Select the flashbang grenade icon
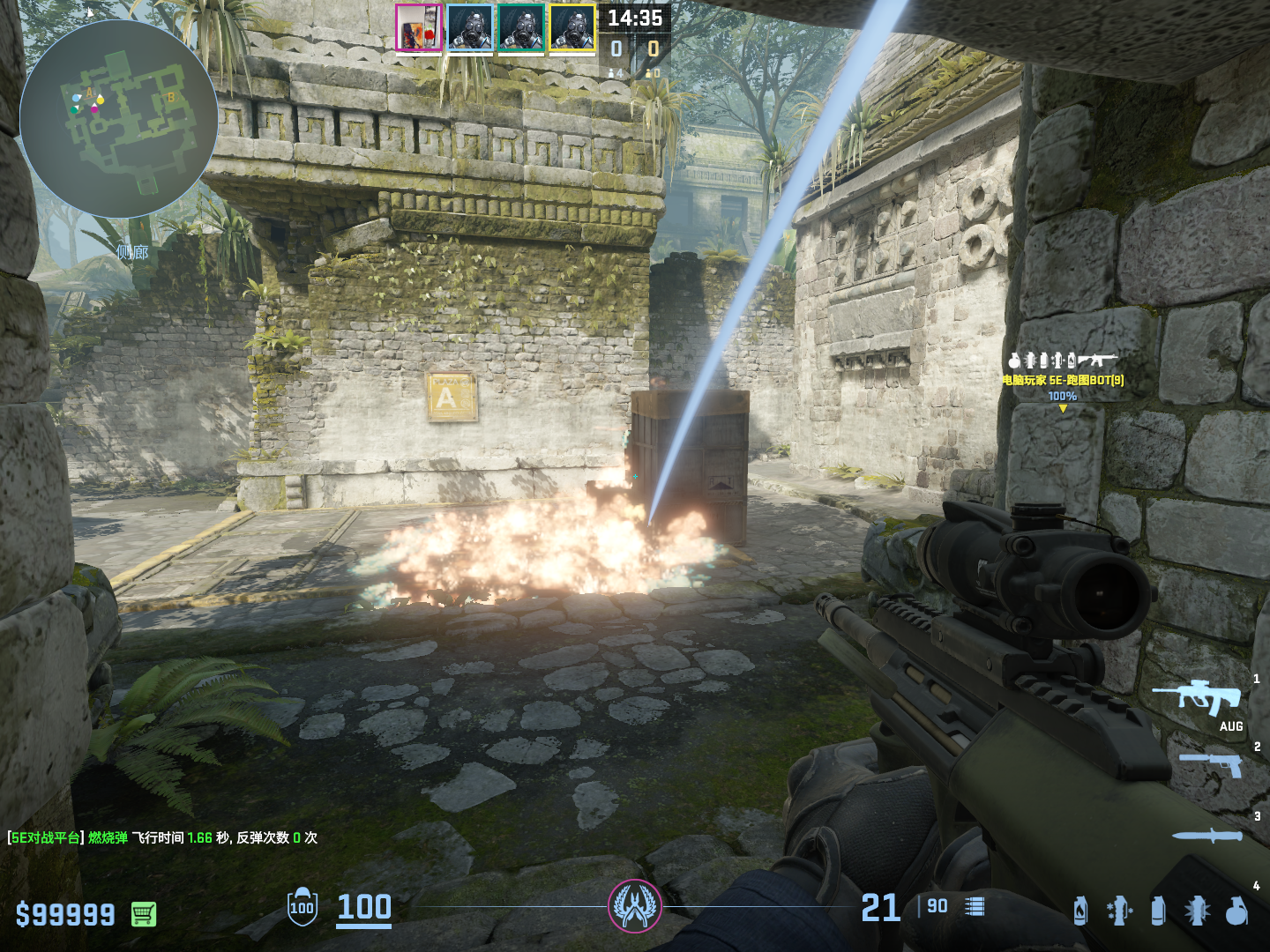This screenshot has height=952, width=1270. [x=1197, y=911]
